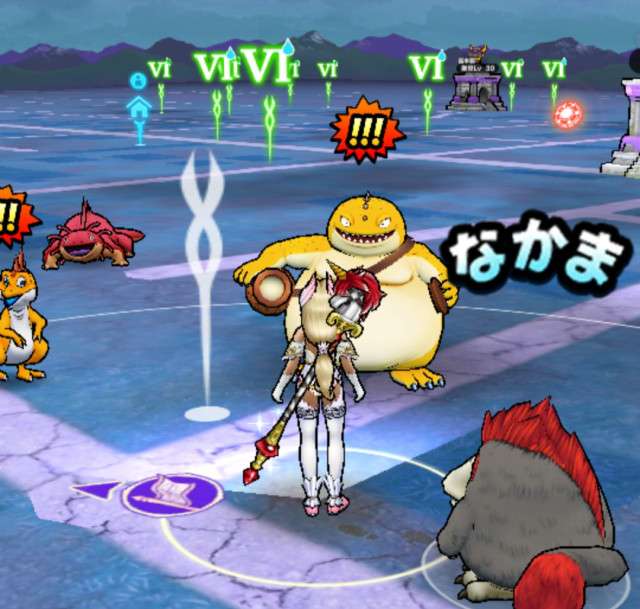Tap the blue home map marker

click(x=139, y=105)
